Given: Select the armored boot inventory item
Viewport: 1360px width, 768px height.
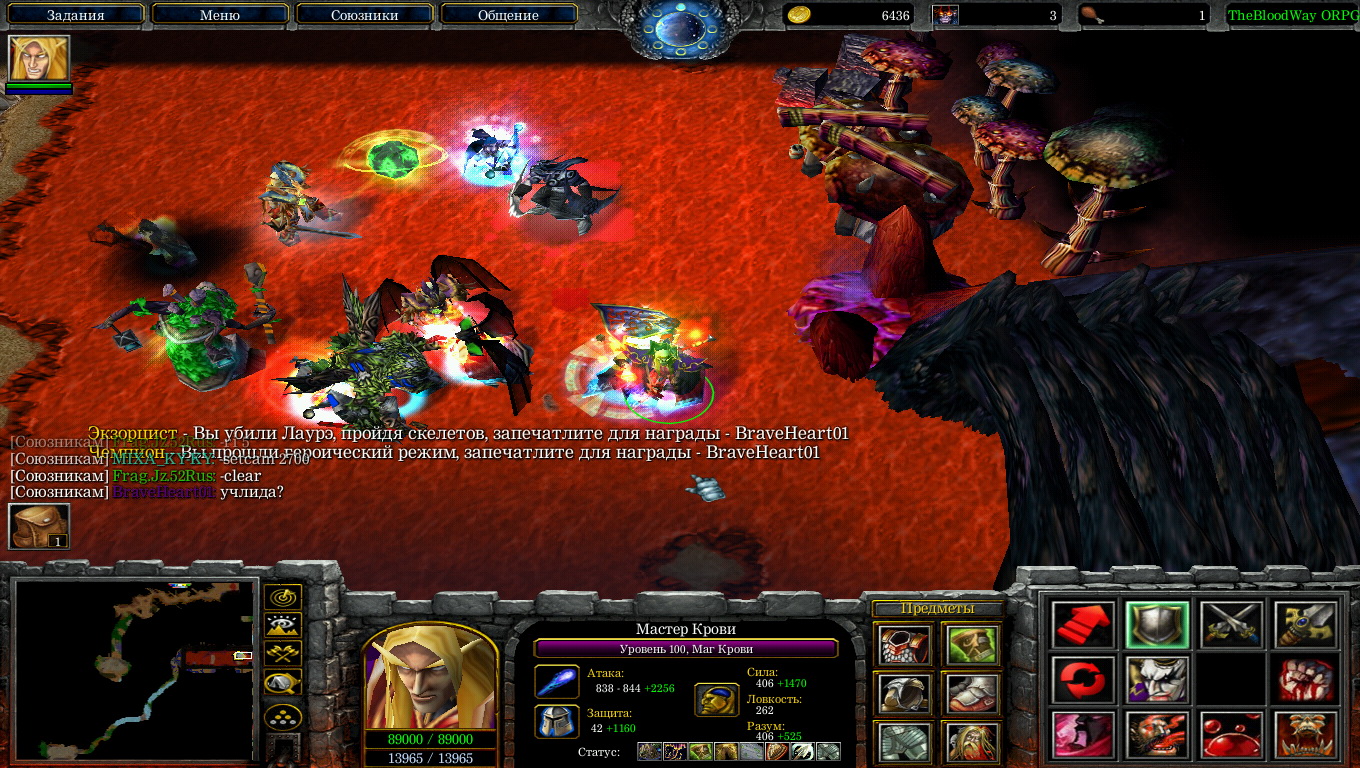Looking at the screenshot, I should (x=971, y=693).
